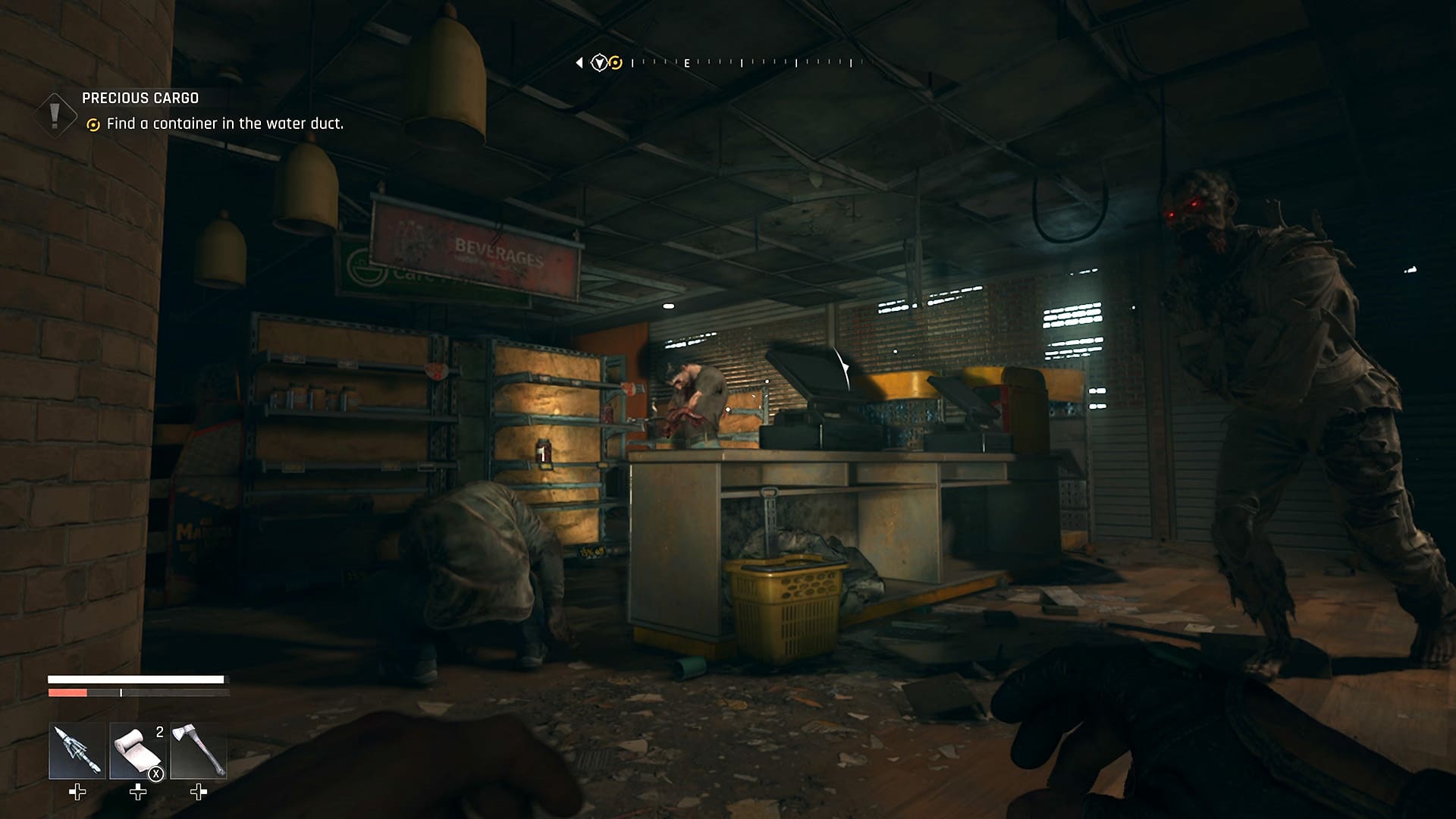The image size is (1456, 819).
Task: Click the notch marker on the stamina bar
Action: click(121, 692)
